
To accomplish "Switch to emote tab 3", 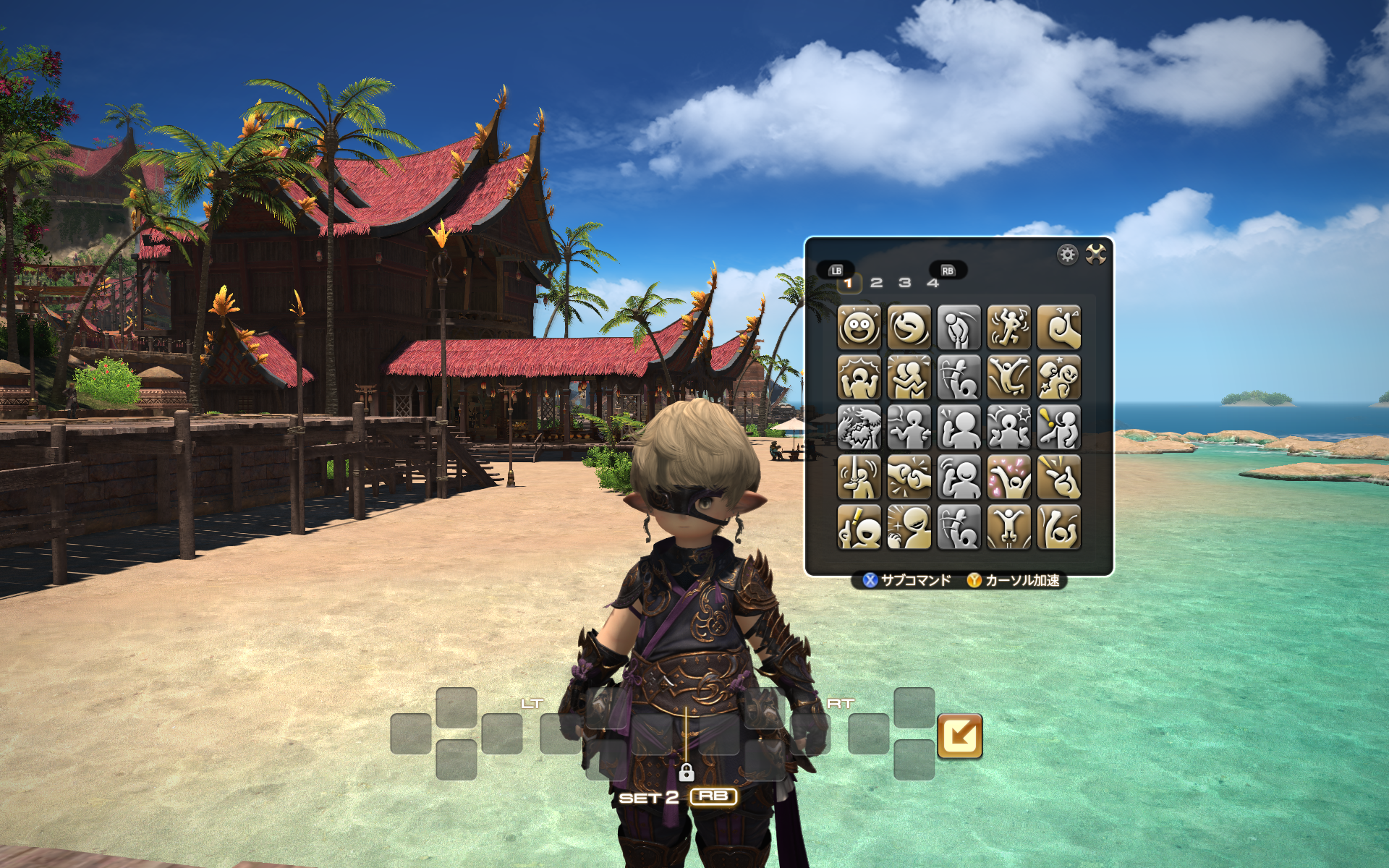I will [x=904, y=283].
